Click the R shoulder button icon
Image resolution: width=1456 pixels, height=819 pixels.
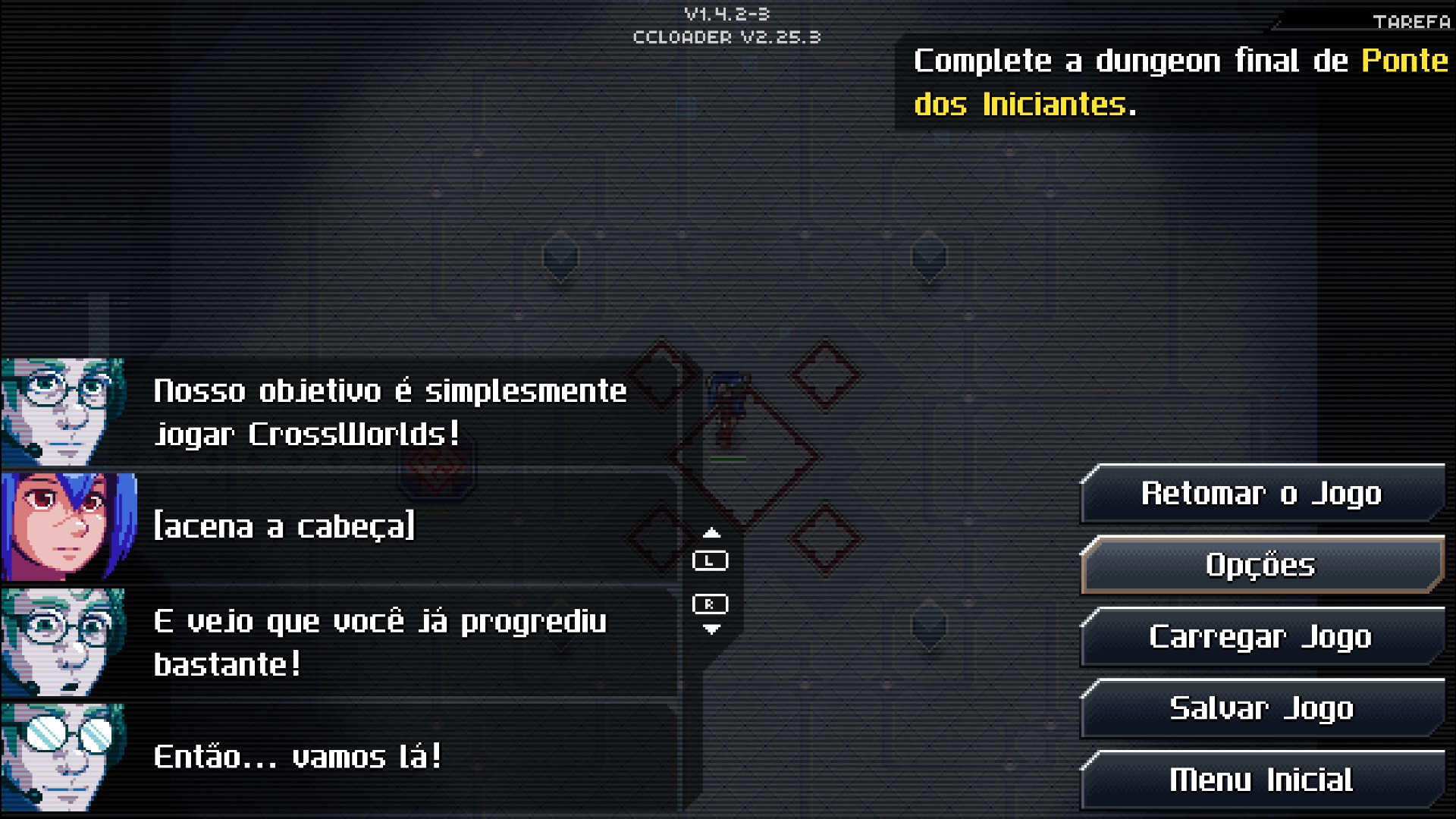click(x=710, y=604)
